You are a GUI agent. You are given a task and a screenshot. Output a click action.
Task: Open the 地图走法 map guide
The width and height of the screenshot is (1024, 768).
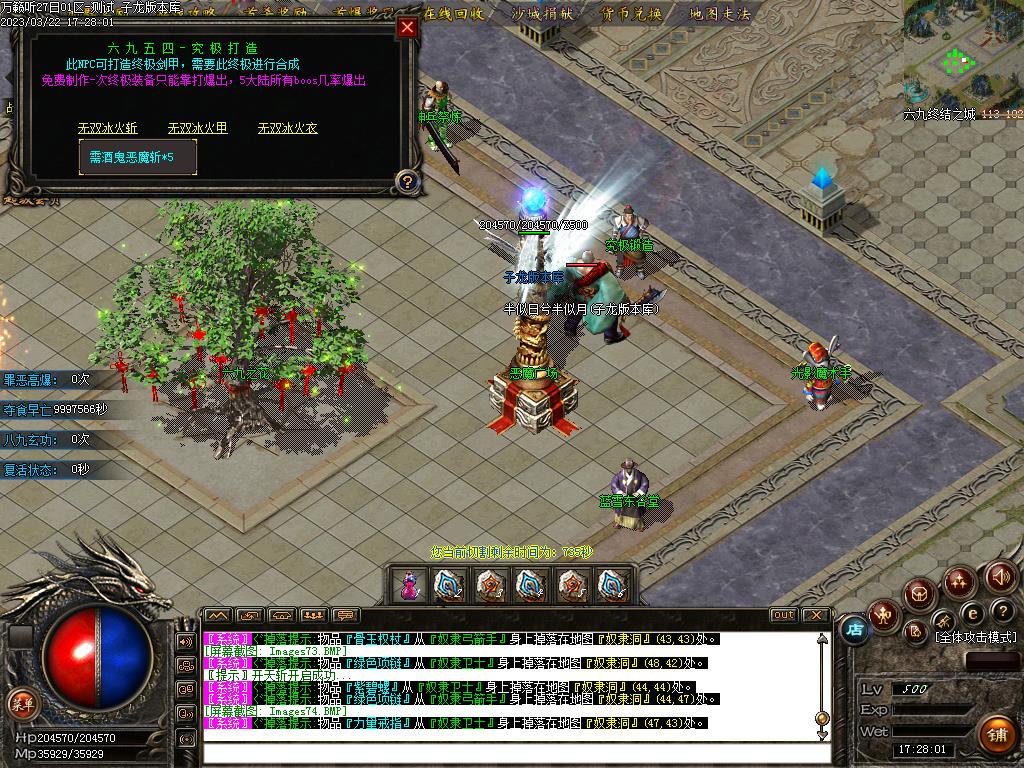[x=719, y=13]
